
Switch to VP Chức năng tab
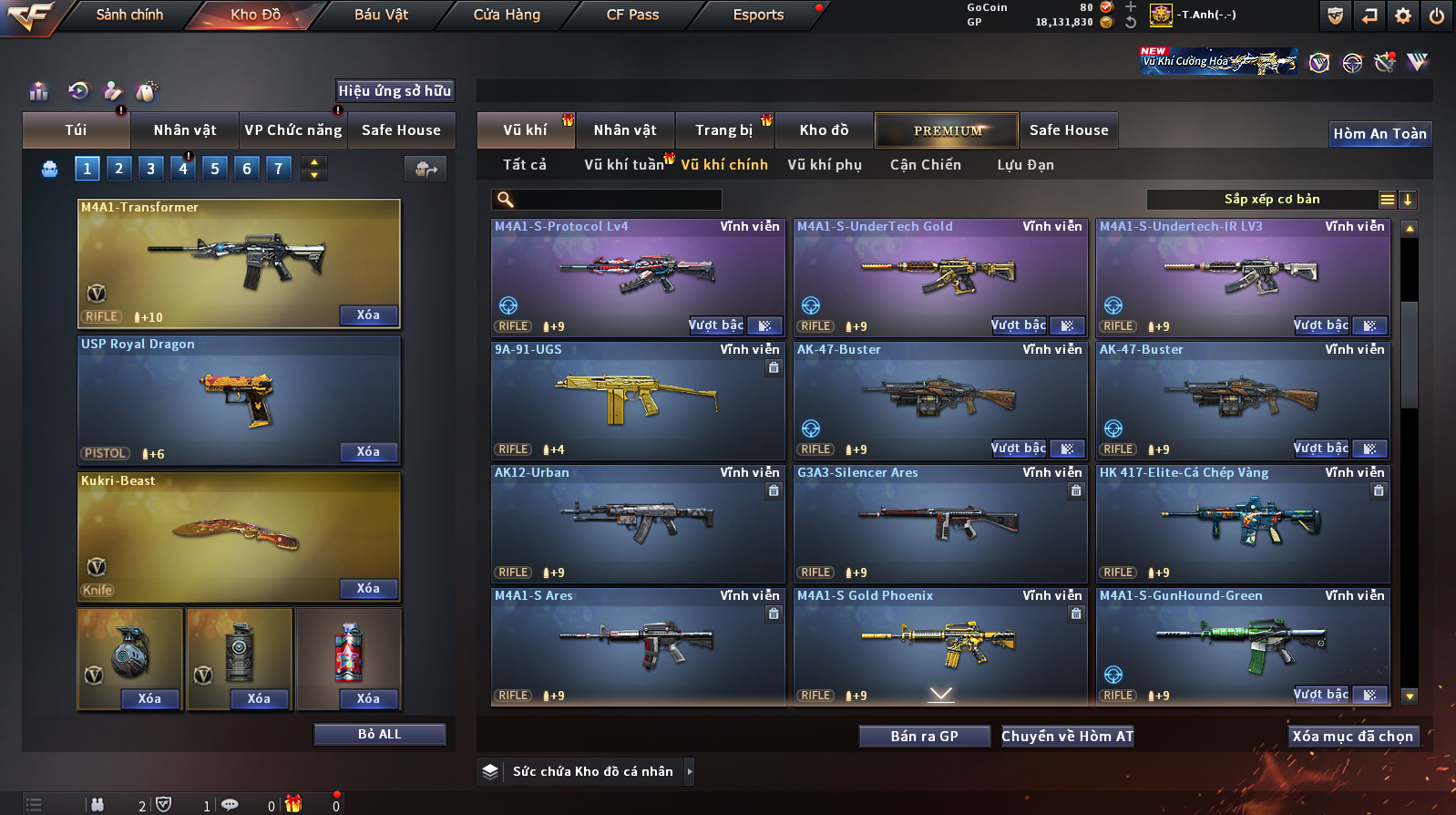[292, 130]
